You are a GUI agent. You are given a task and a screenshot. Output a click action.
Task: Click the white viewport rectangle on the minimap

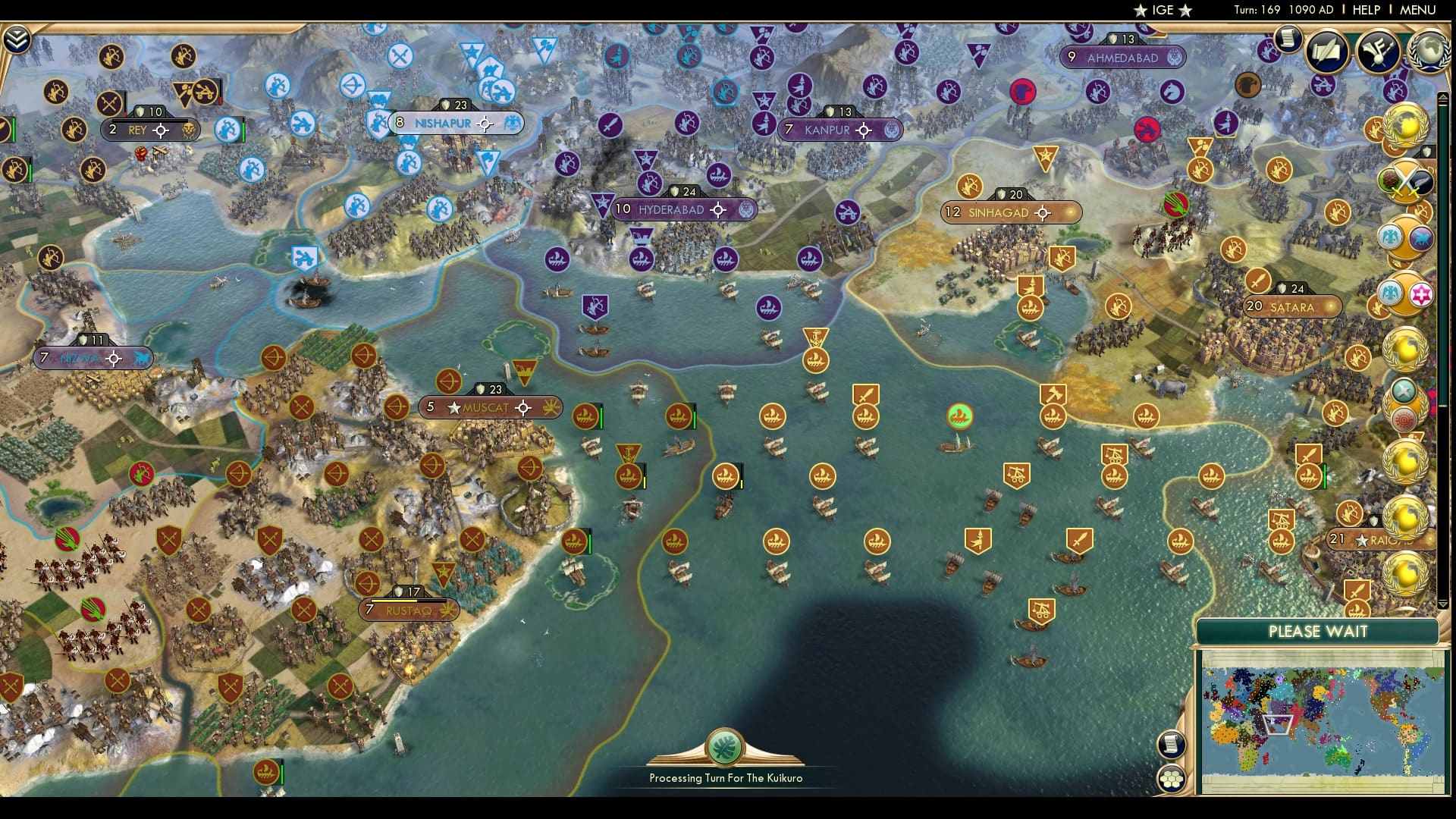tap(1278, 725)
